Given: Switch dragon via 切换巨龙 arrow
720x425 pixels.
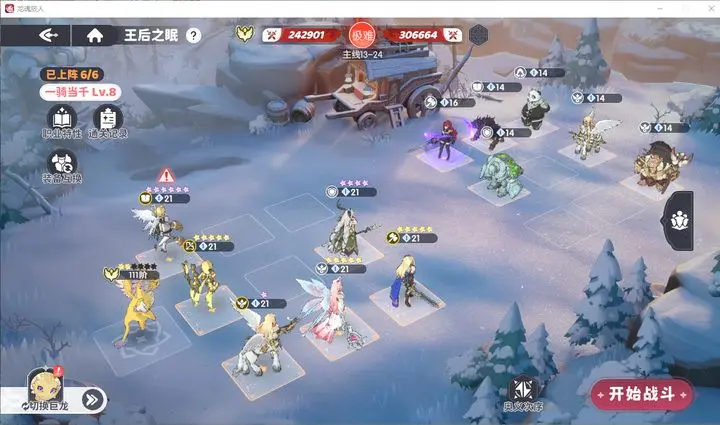Looking at the screenshot, I should point(92,399).
